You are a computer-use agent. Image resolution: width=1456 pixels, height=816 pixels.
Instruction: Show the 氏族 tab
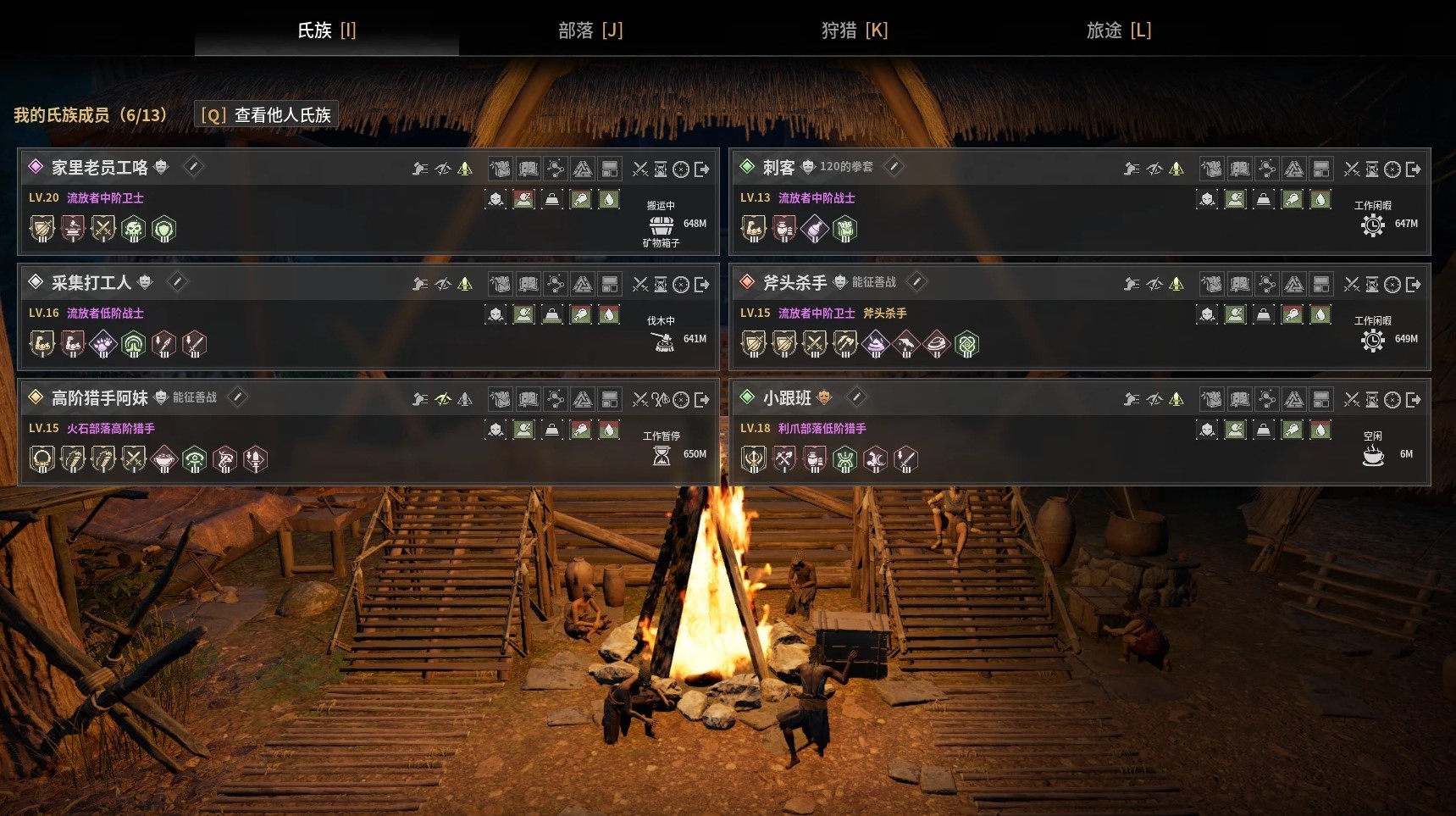point(327,31)
